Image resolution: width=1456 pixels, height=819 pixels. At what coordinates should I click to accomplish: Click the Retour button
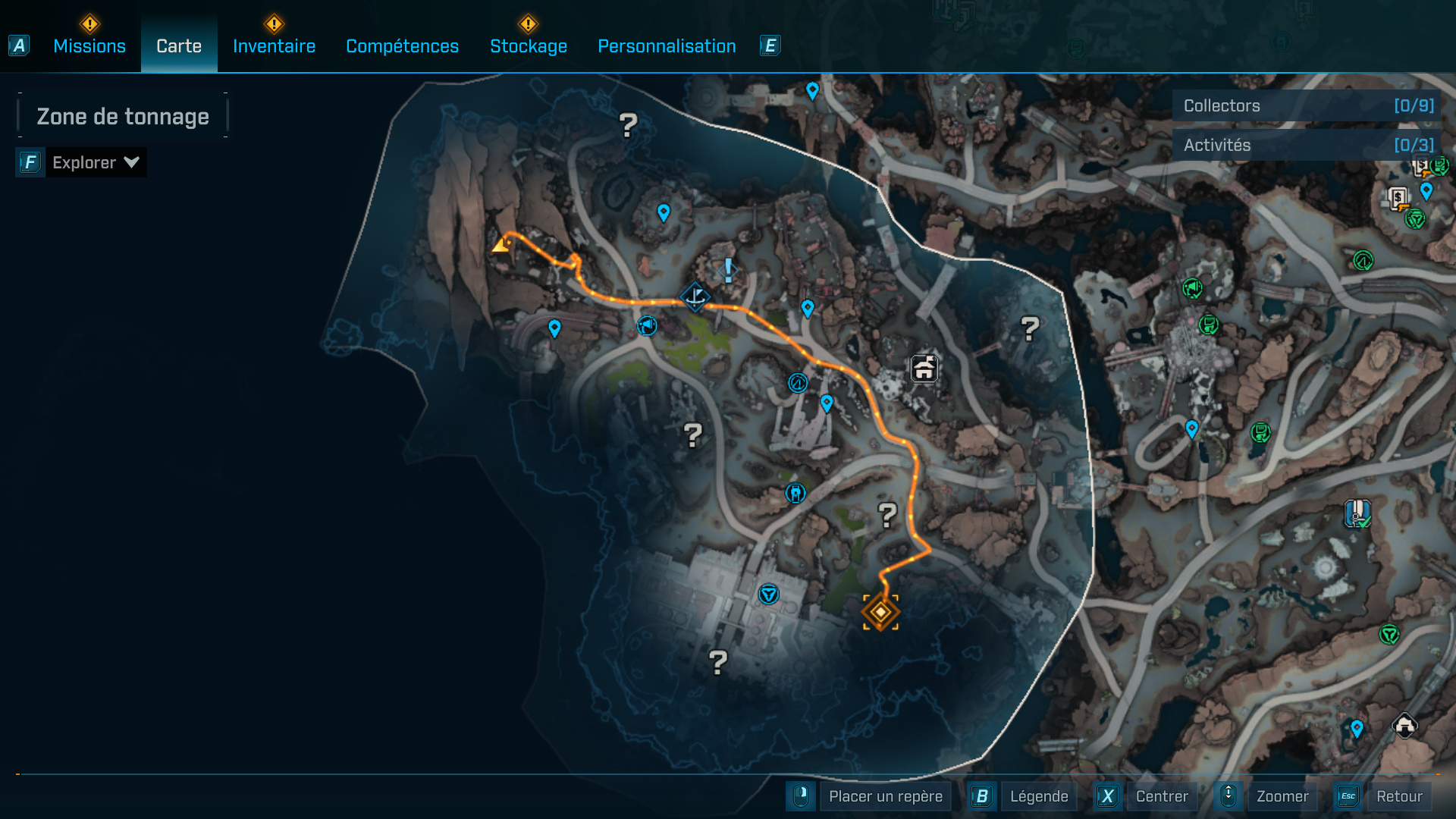(x=1398, y=796)
